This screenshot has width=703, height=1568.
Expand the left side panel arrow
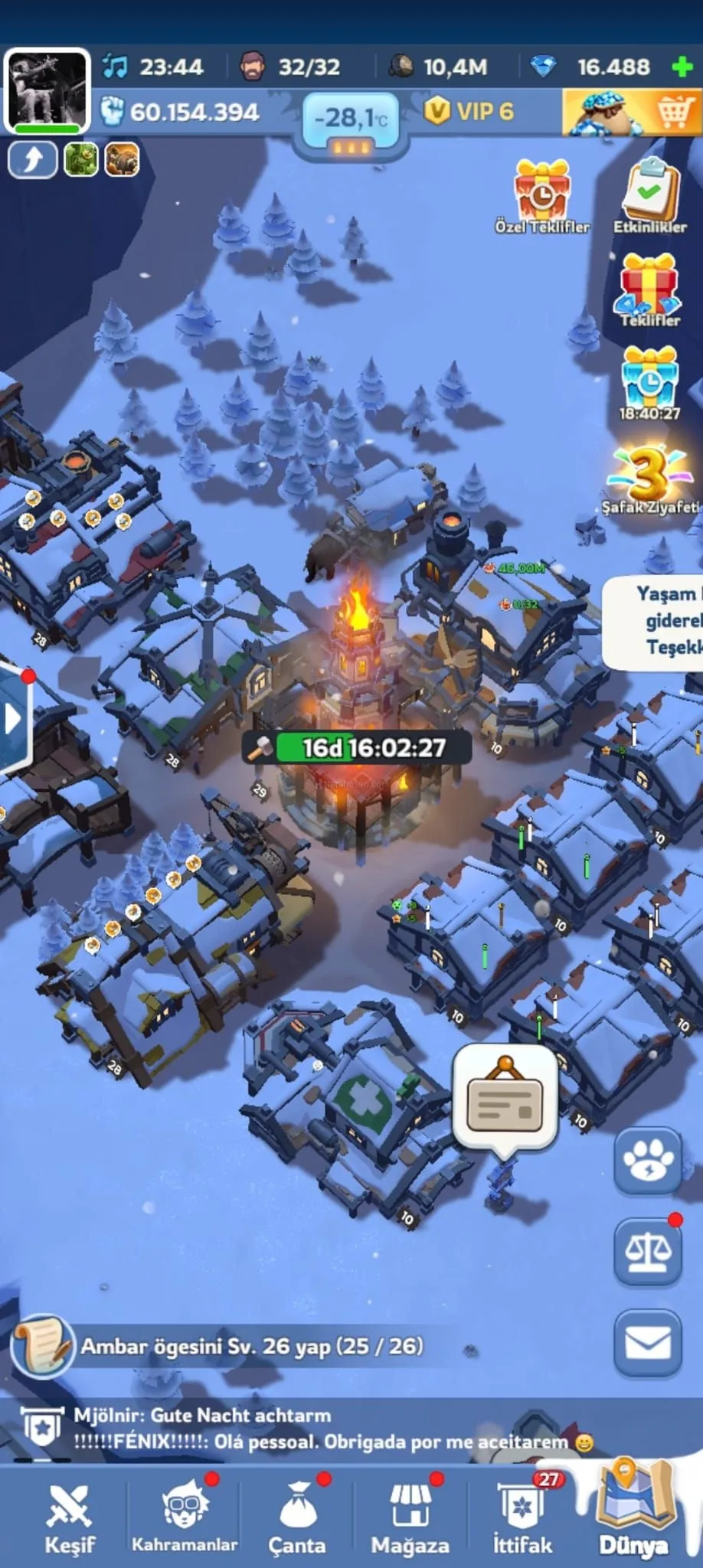13,719
